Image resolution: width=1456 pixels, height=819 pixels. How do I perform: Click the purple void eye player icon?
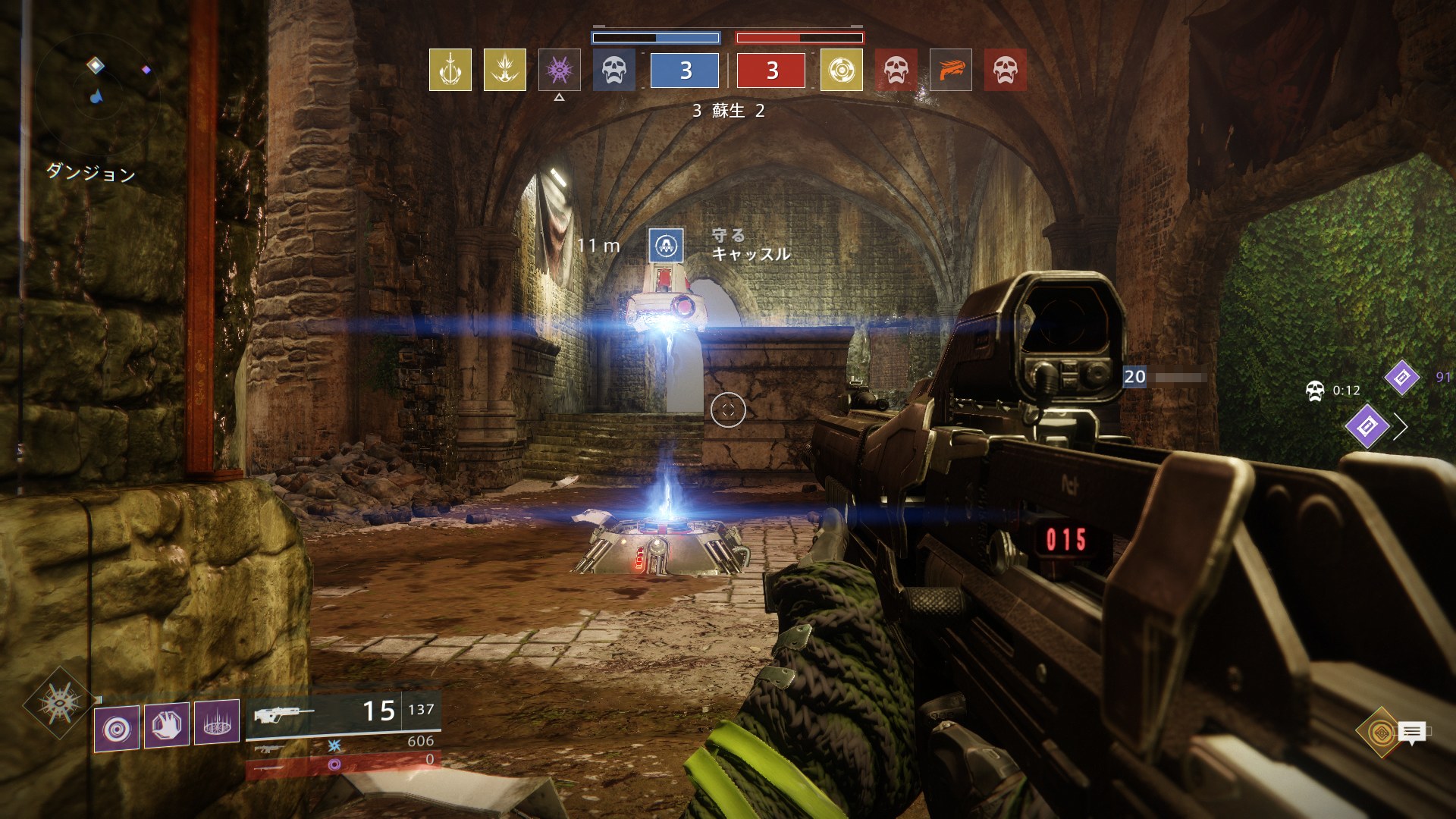(560, 70)
